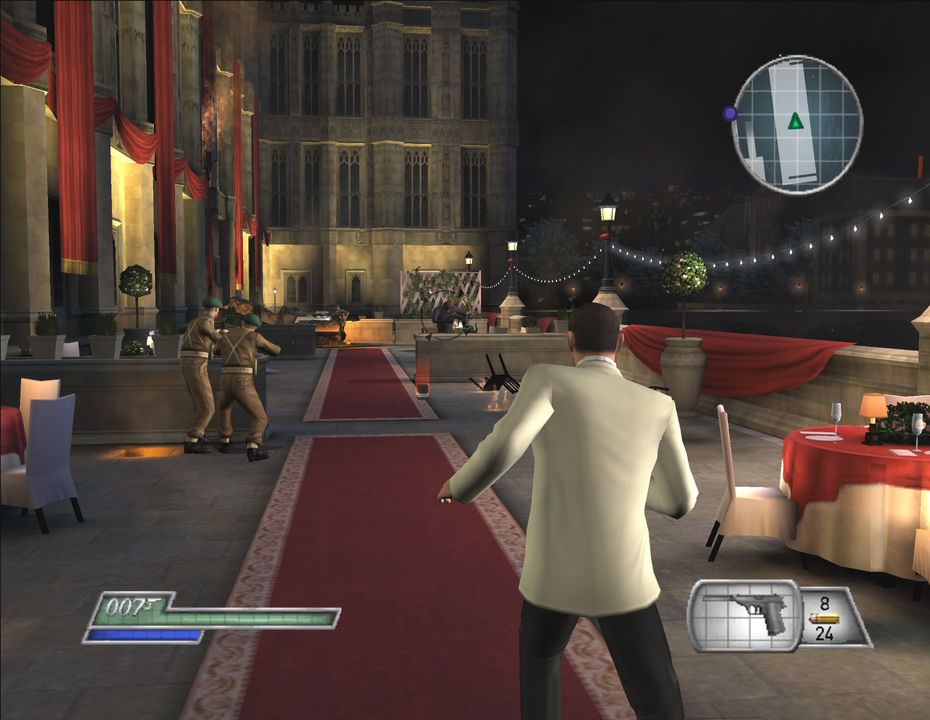Click the 007 logo badge
930x720 pixels.
point(134,605)
